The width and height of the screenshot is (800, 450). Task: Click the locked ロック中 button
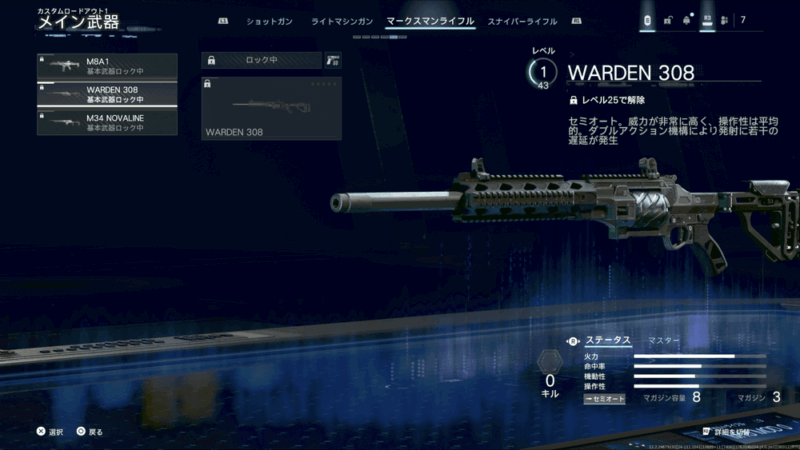pos(260,60)
